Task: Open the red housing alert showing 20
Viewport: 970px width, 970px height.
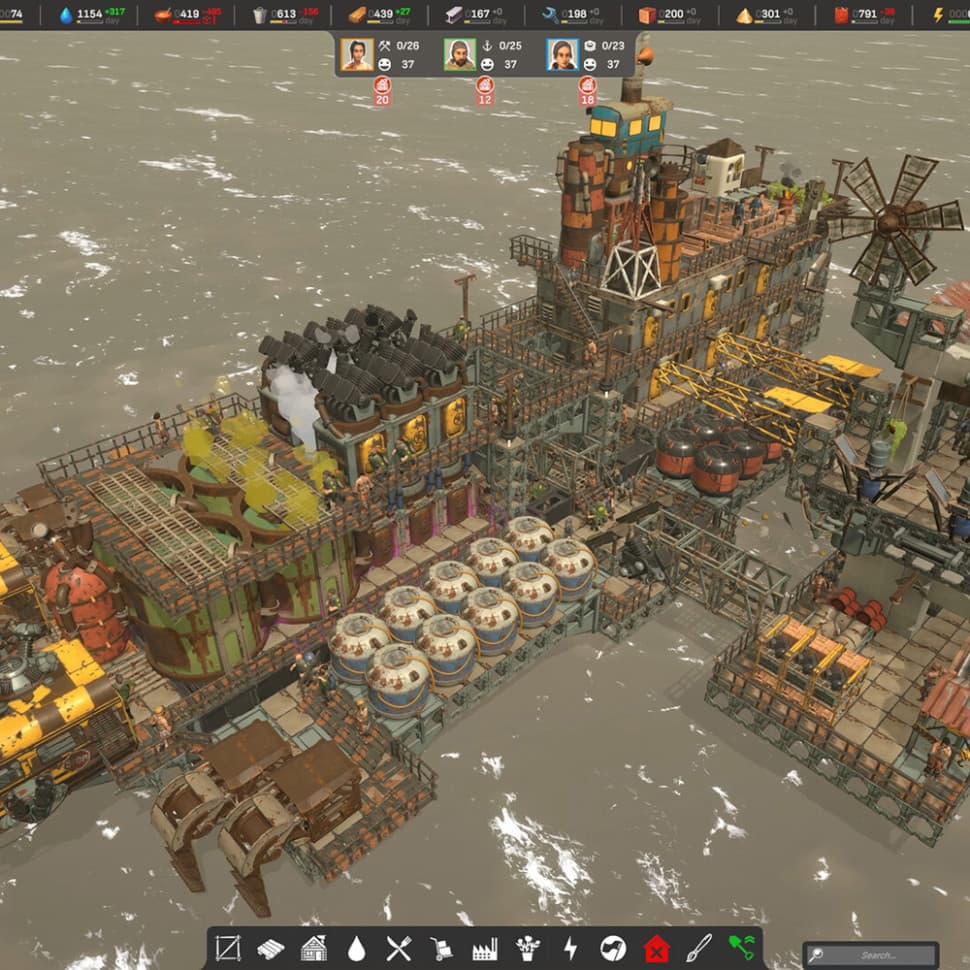Action: [382, 91]
